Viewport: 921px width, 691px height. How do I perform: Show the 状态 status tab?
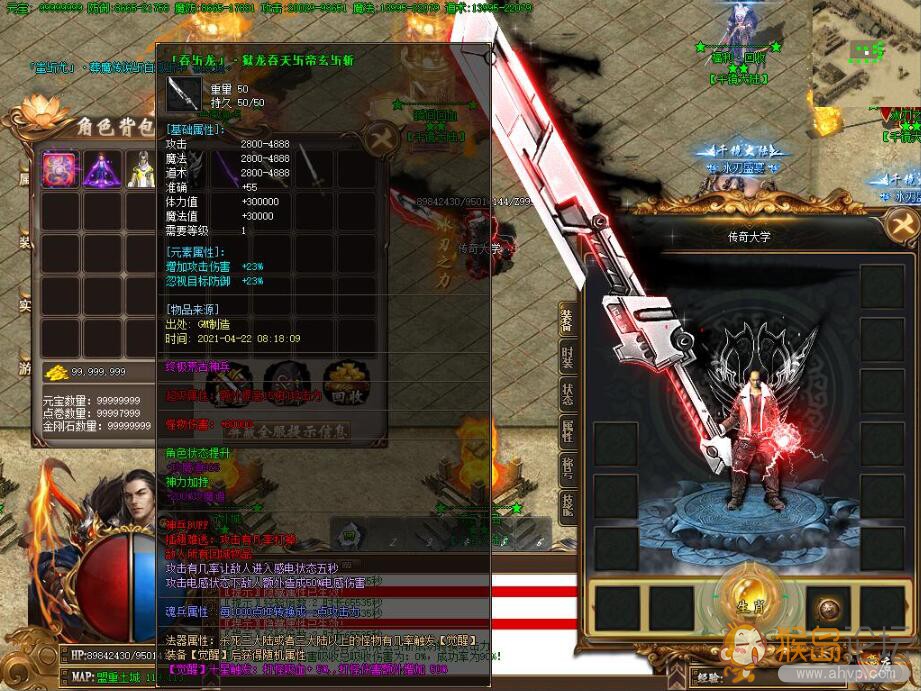pyautogui.click(x=567, y=394)
